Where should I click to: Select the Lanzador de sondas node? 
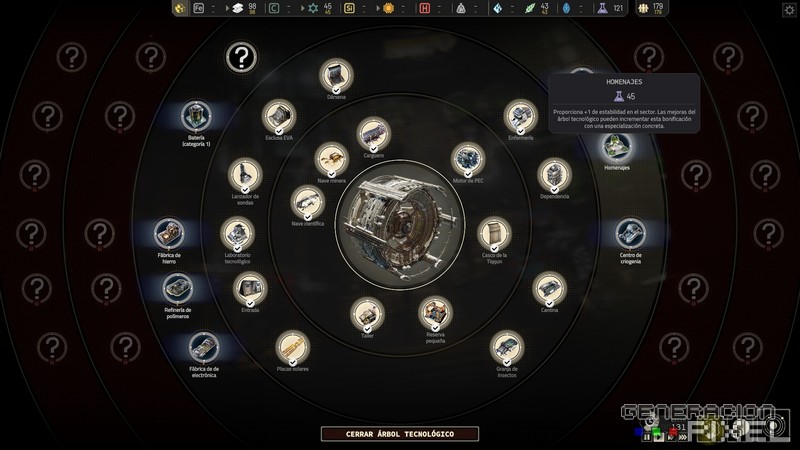tap(244, 174)
